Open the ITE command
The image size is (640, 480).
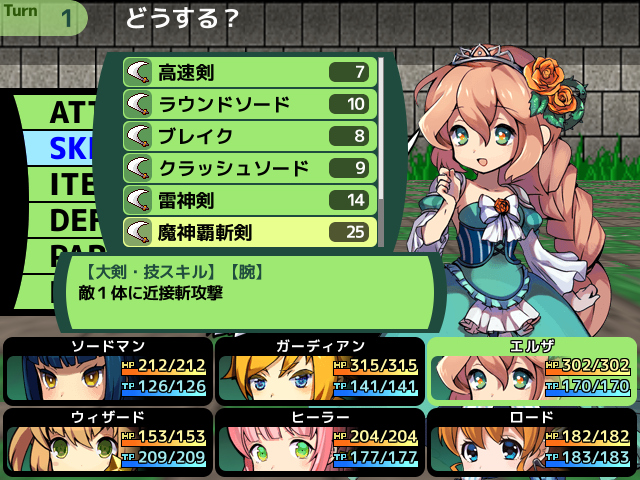[70, 184]
